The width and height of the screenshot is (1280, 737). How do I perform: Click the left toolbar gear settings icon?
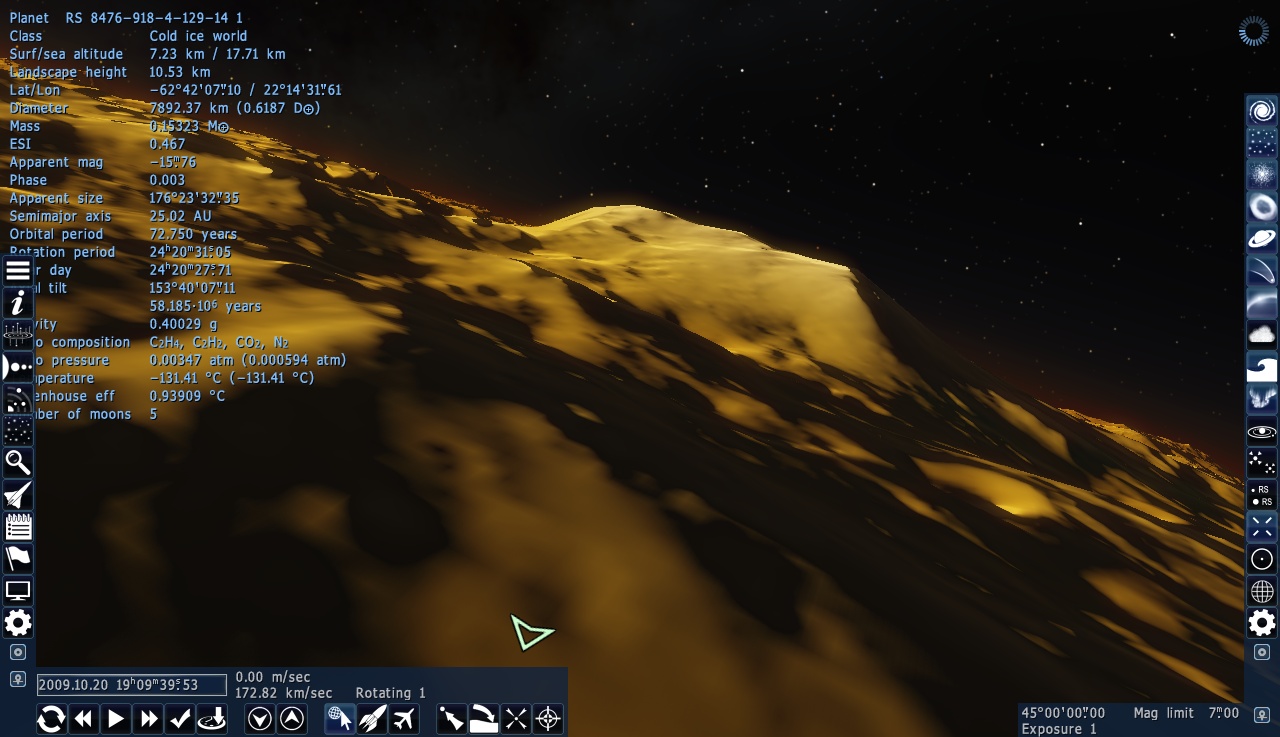click(18, 623)
